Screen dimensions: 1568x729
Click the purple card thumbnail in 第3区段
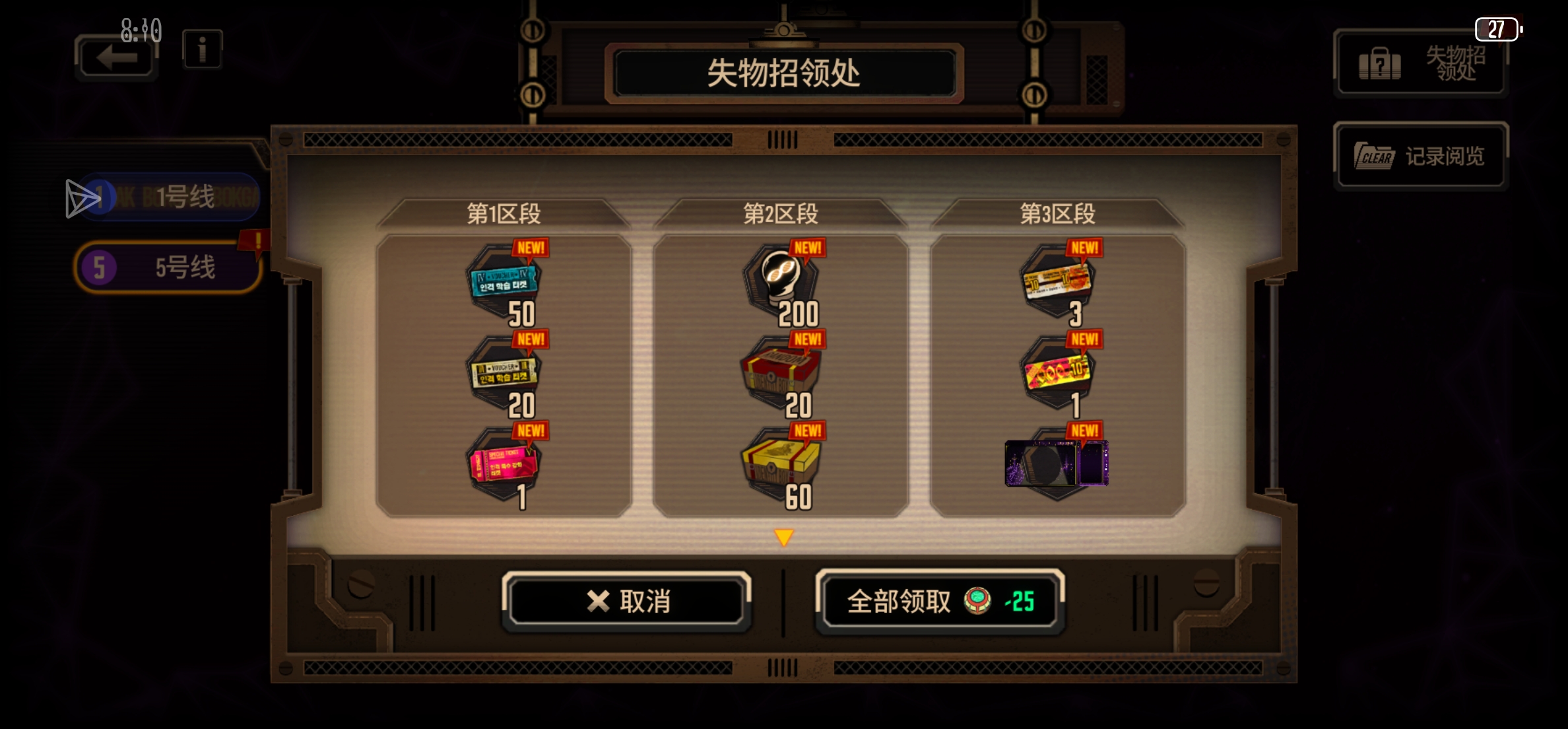click(x=1056, y=462)
